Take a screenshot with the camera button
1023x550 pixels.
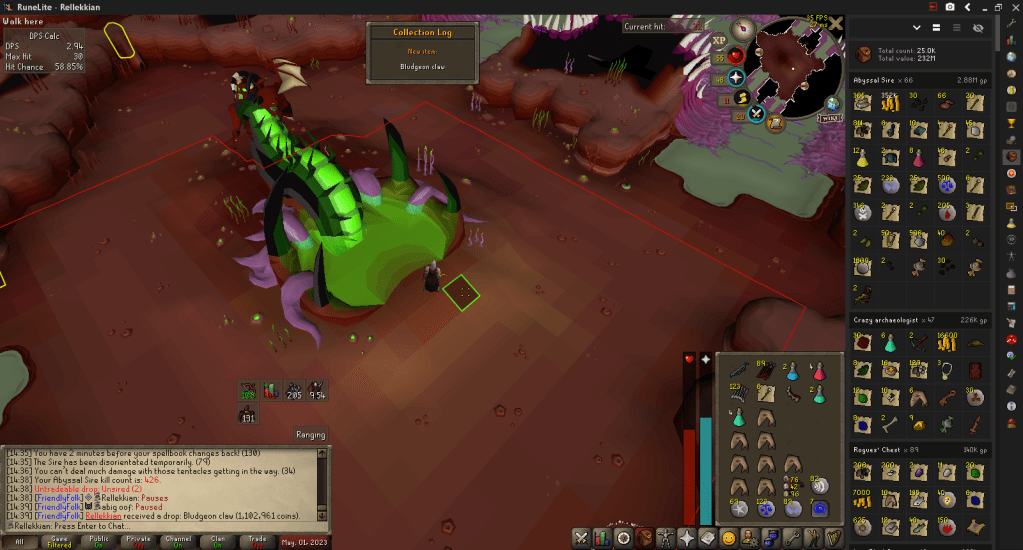click(x=949, y=8)
